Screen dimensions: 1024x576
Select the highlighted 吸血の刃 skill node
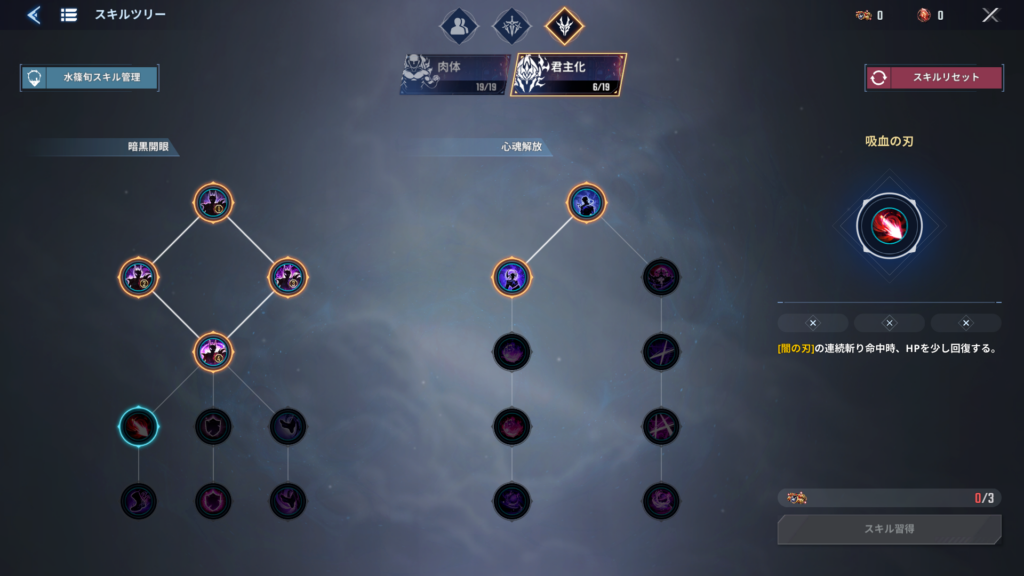[x=138, y=426]
